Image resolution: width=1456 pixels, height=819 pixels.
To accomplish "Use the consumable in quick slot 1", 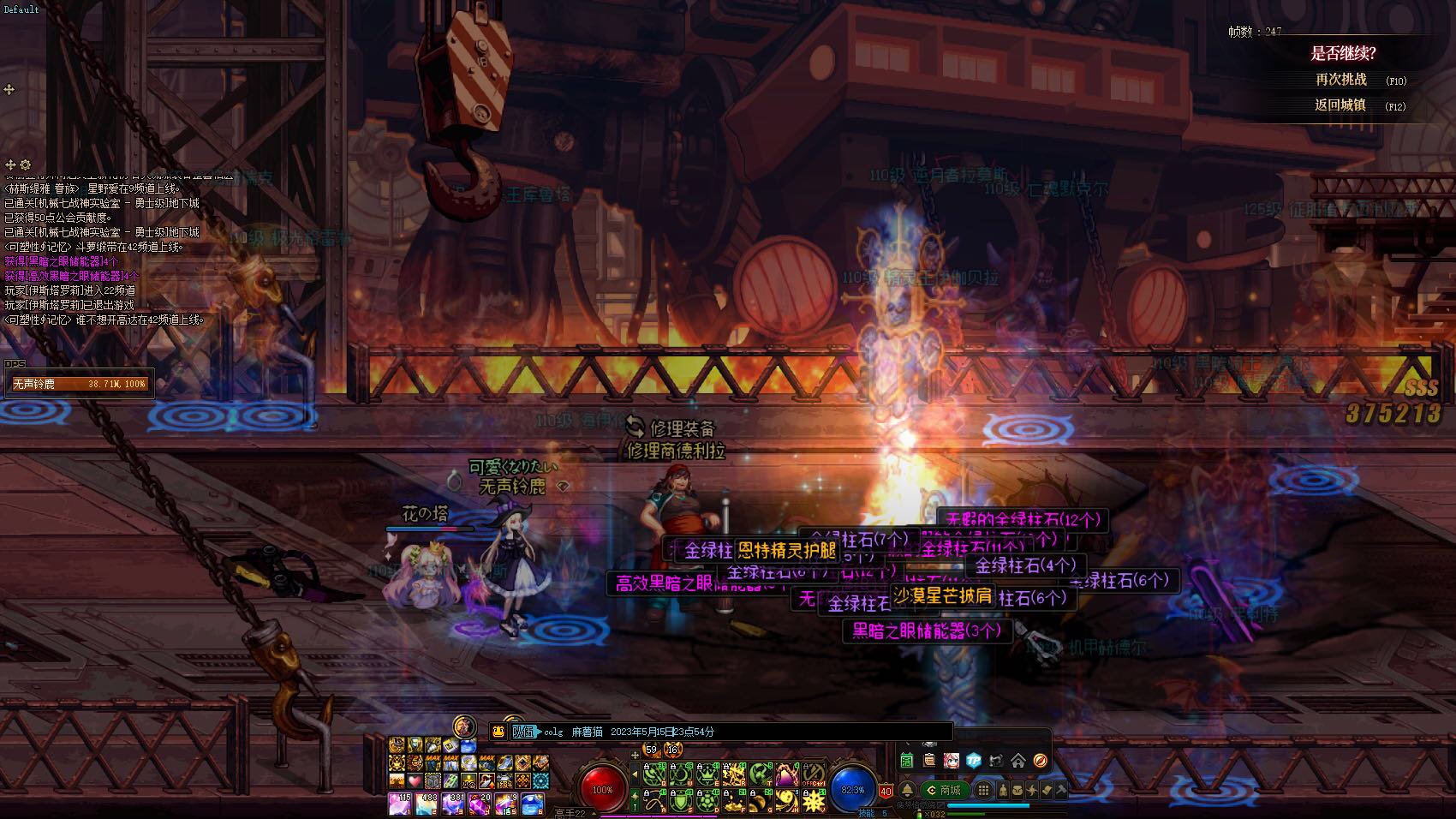I will point(399,804).
